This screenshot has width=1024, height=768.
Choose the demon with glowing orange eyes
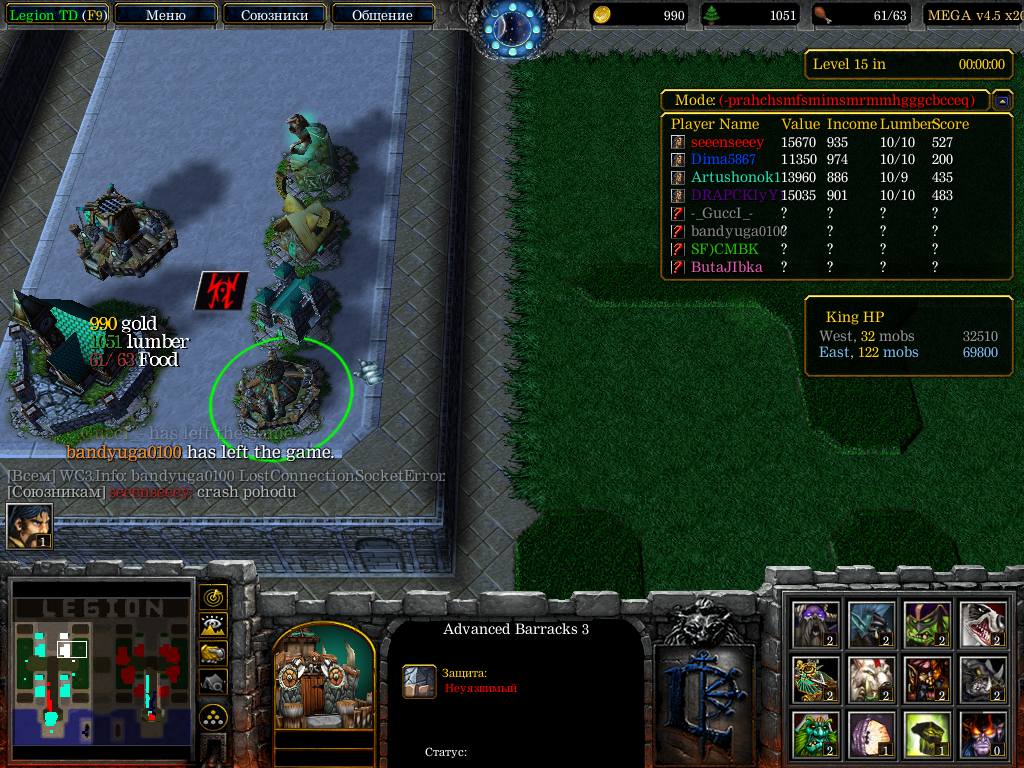click(982, 735)
